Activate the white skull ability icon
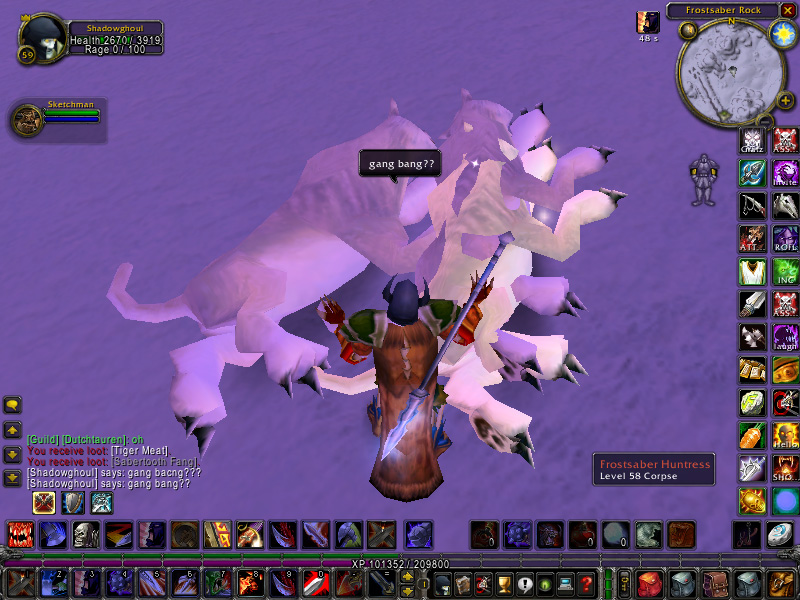Image resolution: width=800 pixels, height=600 pixels. click(x=86, y=535)
